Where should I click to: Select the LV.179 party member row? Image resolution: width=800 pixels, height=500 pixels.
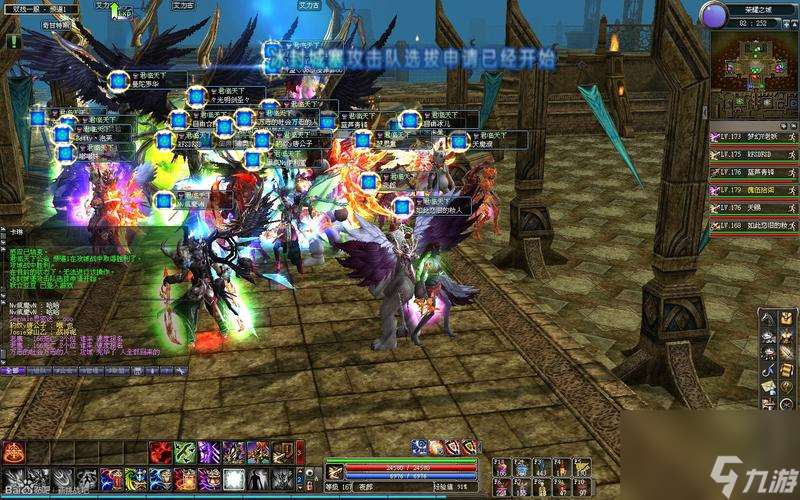(x=748, y=189)
